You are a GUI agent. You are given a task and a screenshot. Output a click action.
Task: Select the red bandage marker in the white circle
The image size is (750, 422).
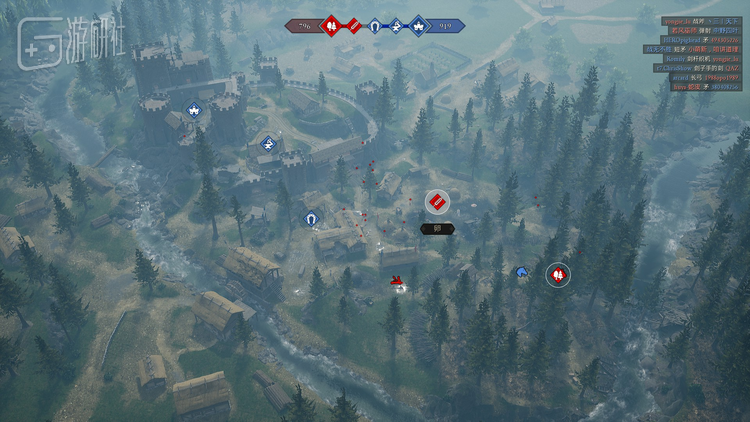point(437,202)
